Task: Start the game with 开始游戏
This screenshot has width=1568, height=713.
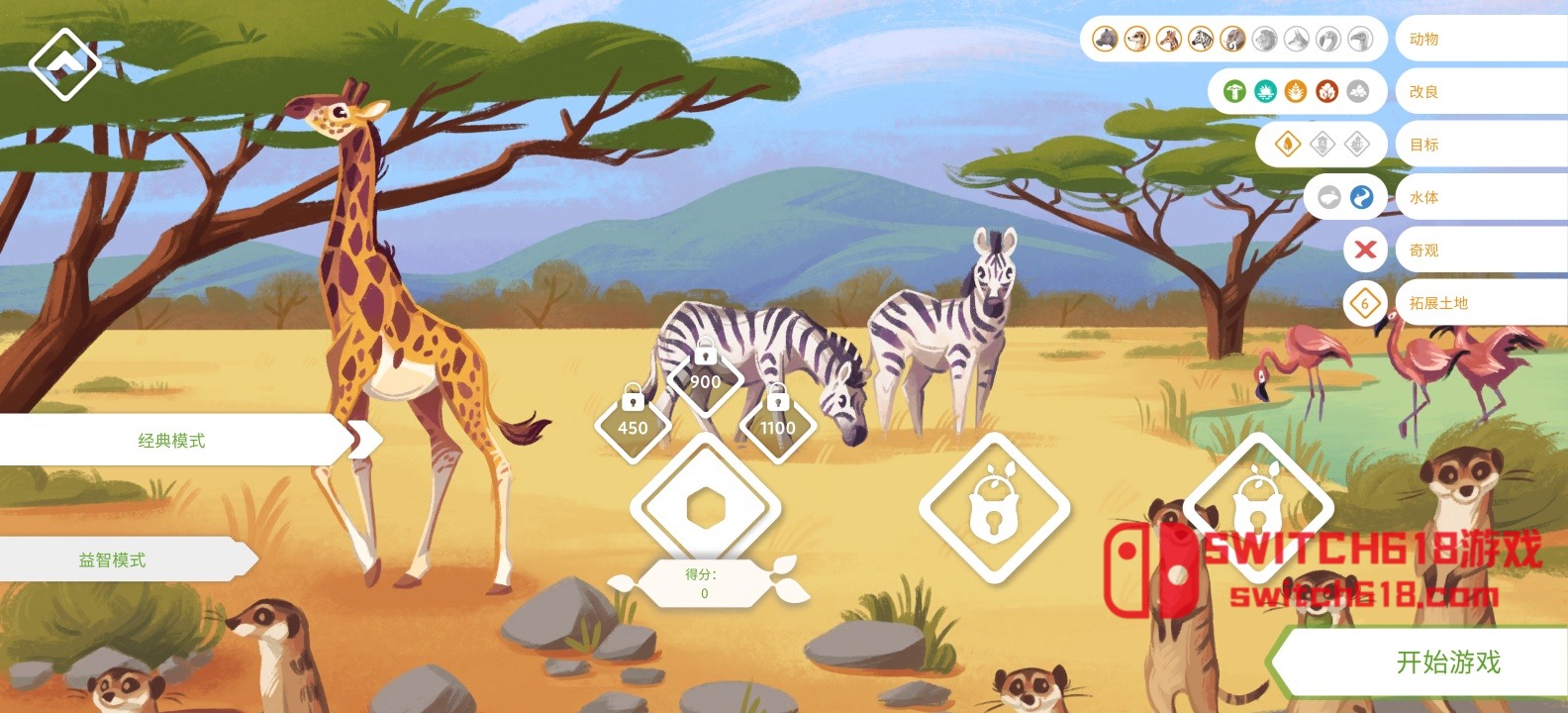Action: pos(1447,662)
